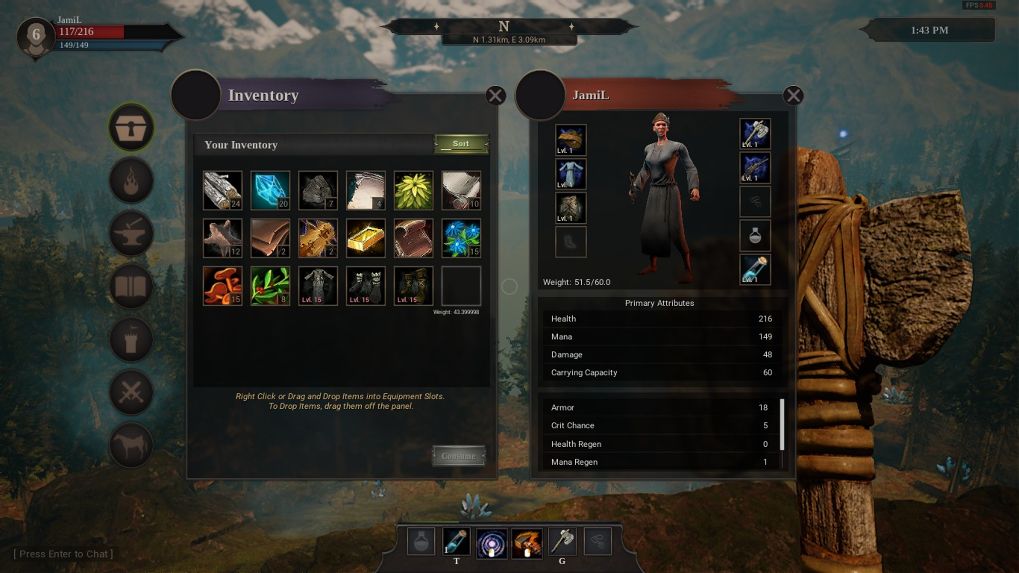Select the red berry herb stack
Image resolution: width=1019 pixels, height=573 pixels.
(x=270, y=286)
